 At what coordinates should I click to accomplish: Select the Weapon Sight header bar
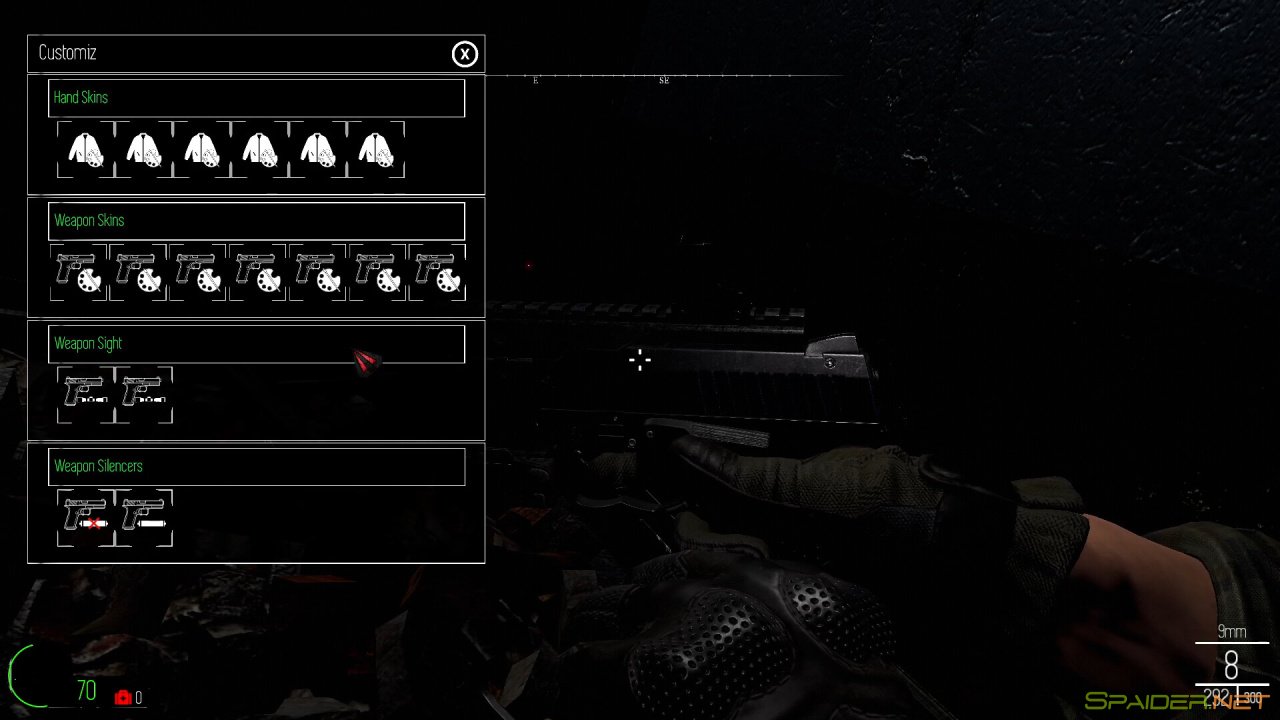click(256, 344)
